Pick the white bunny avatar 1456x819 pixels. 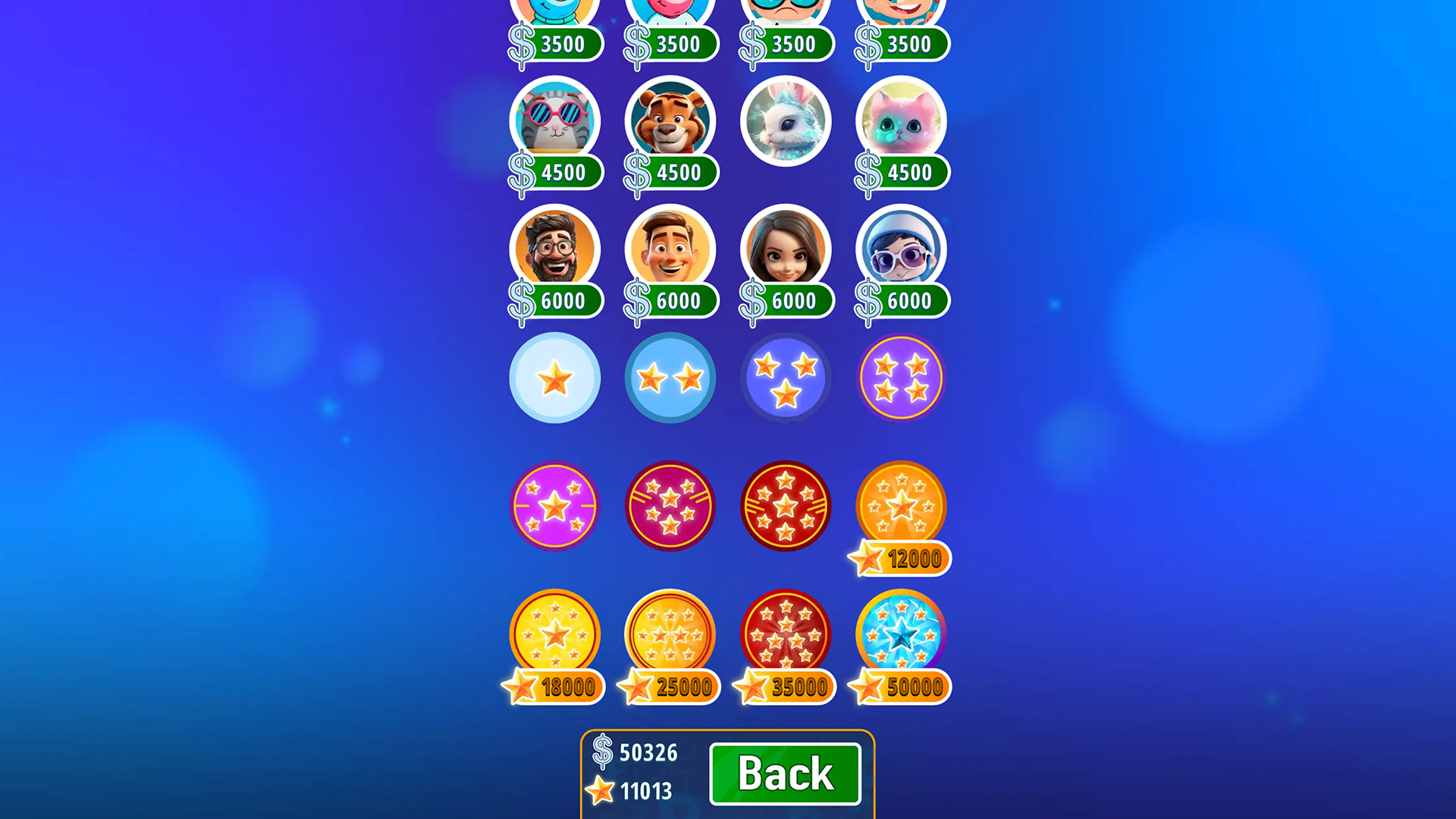coord(786,121)
